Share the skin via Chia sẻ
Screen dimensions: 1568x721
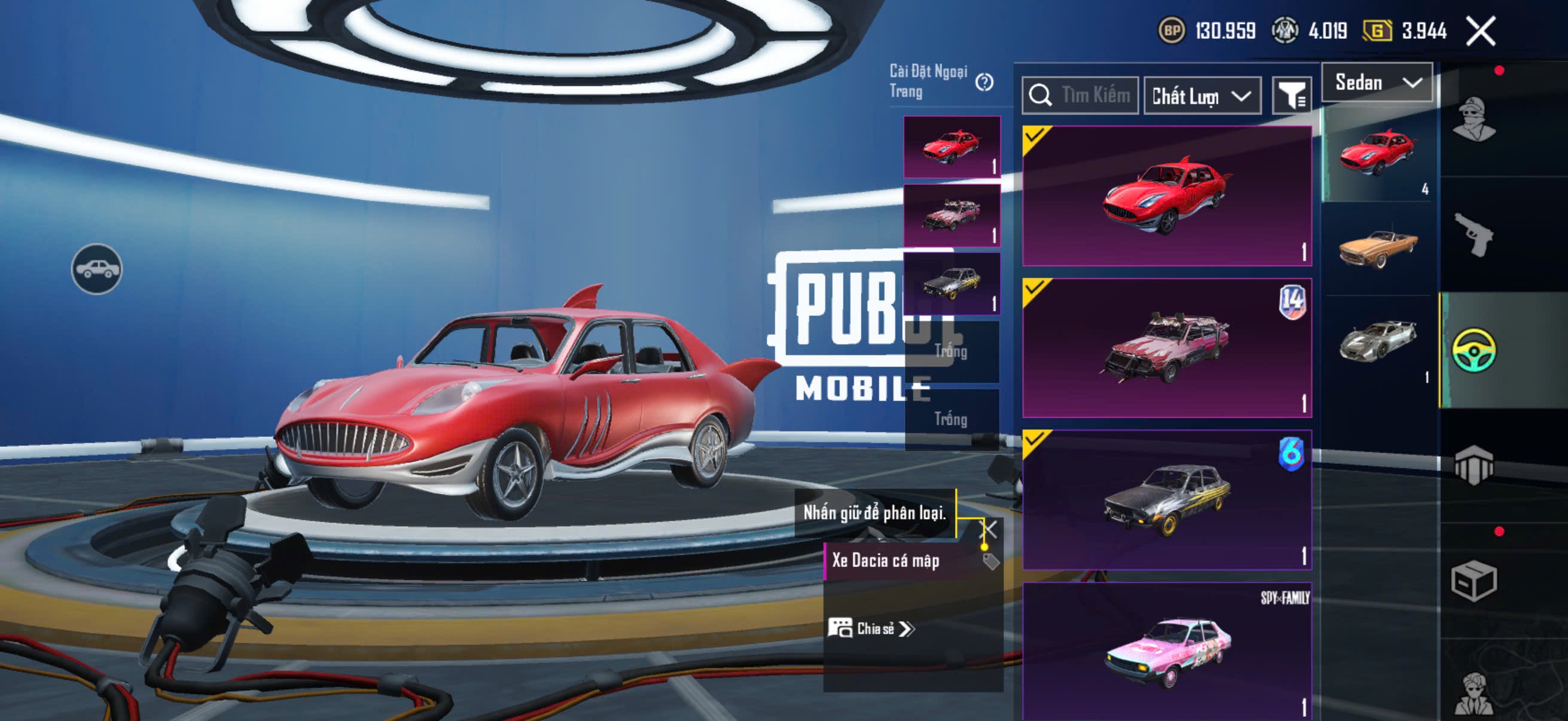tap(871, 628)
